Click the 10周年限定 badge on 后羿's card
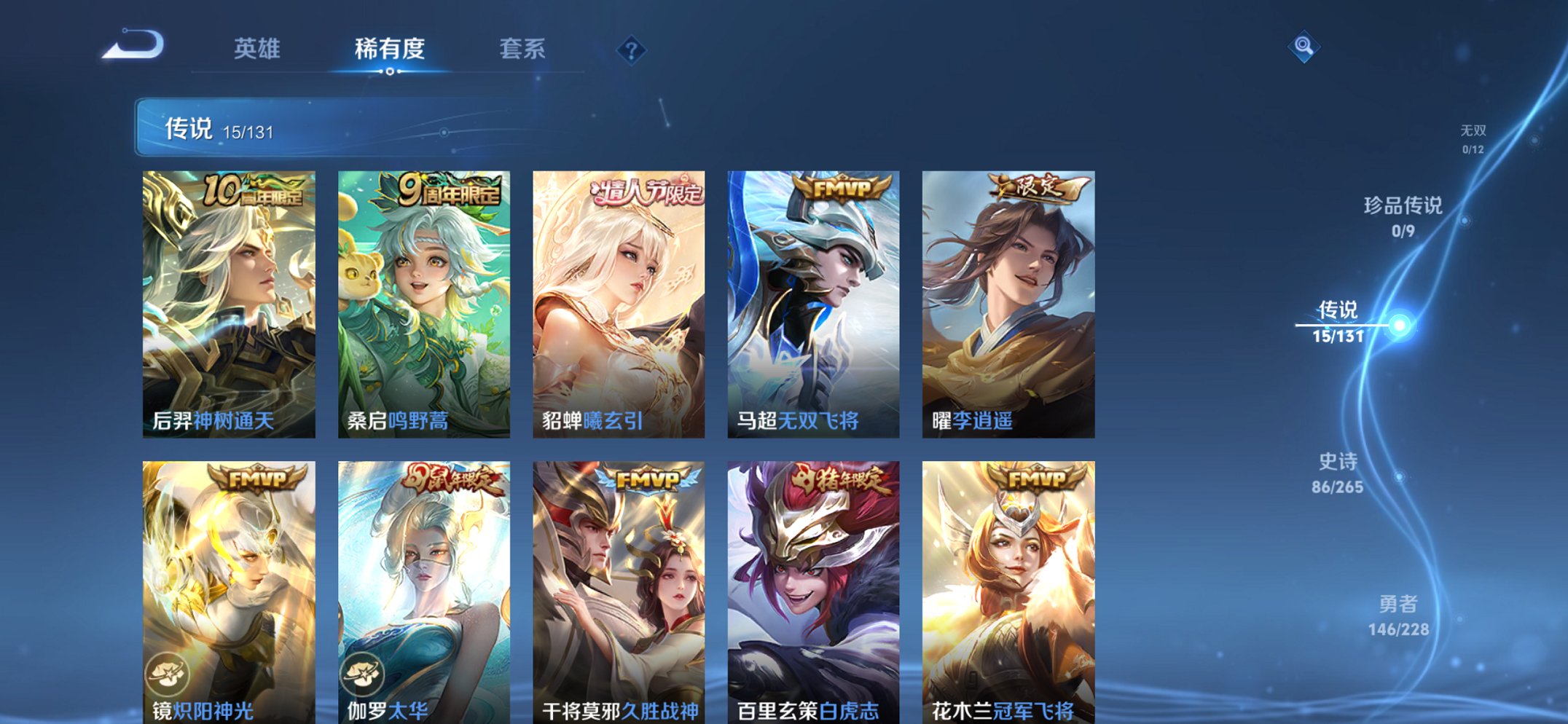The height and width of the screenshot is (724, 1568). 254,189
